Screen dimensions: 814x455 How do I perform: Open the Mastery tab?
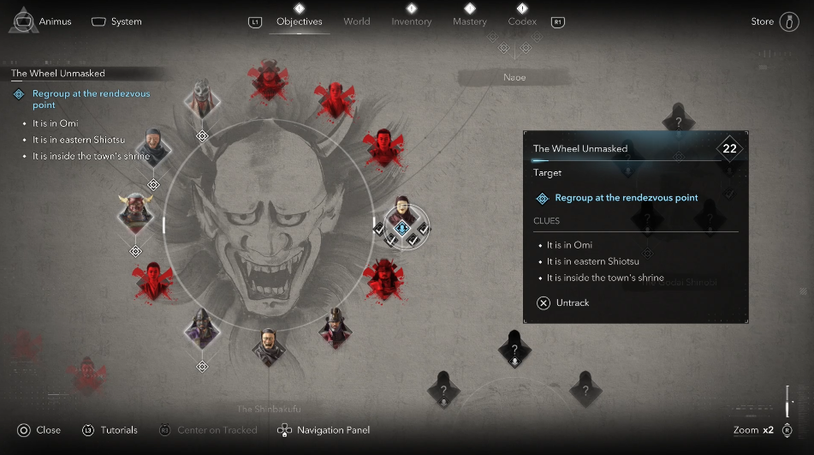tap(469, 21)
